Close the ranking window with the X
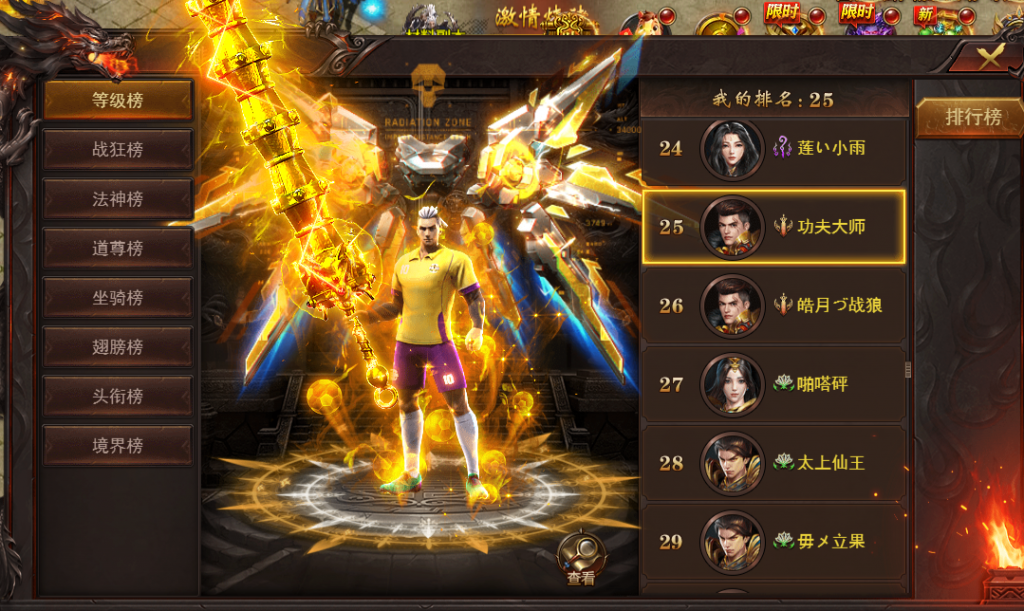The height and width of the screenshot is (611, 1024). pyautogui.click(x=988, y=57)
